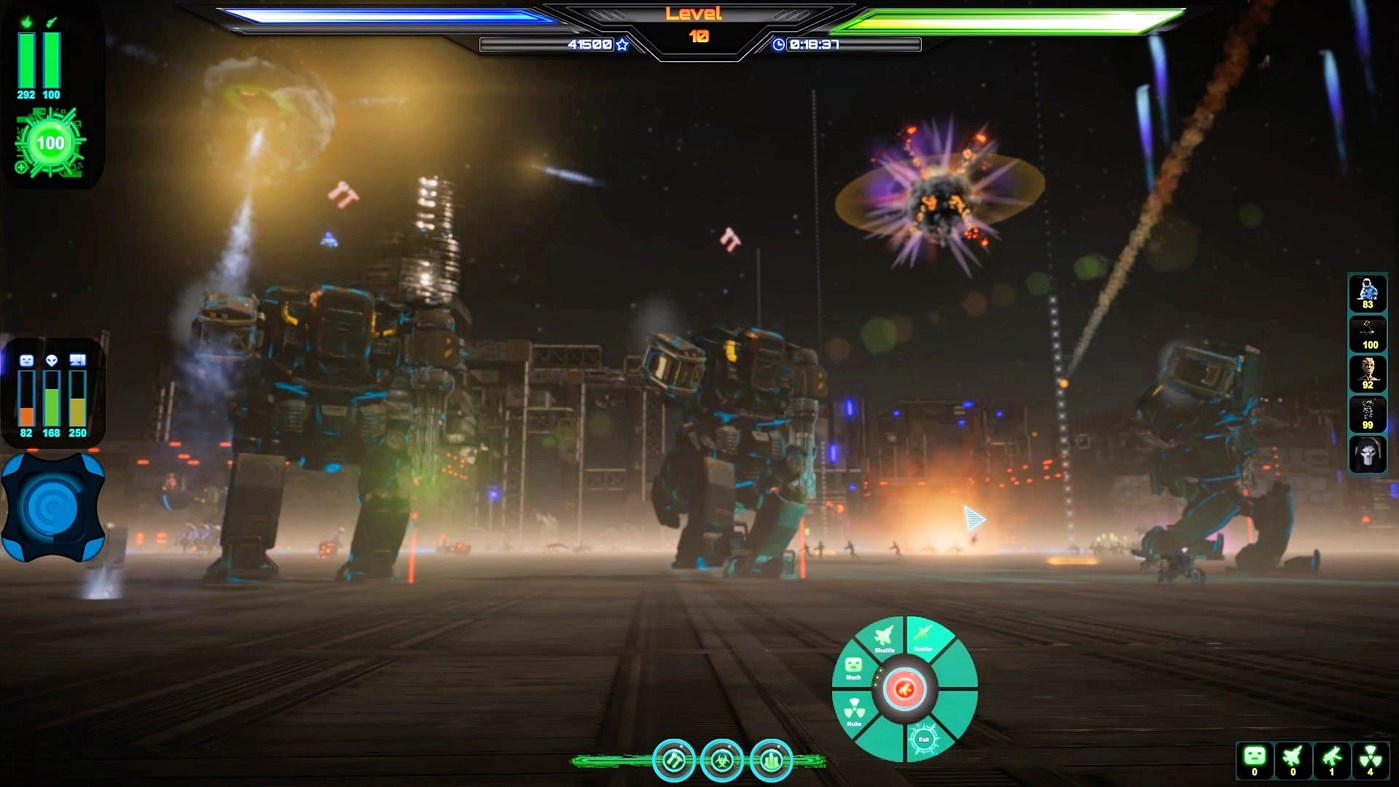
Task: Select the Exit wedge on the command wheel
Action: pyautogui.click(x=923, y=739)
